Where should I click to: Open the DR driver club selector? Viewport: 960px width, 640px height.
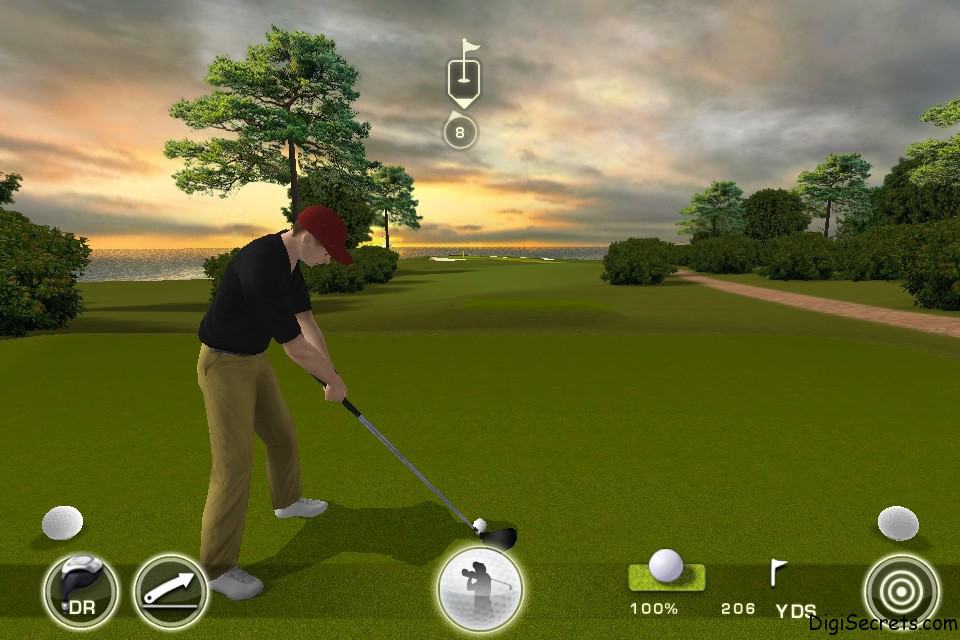[x=80, y=591]
